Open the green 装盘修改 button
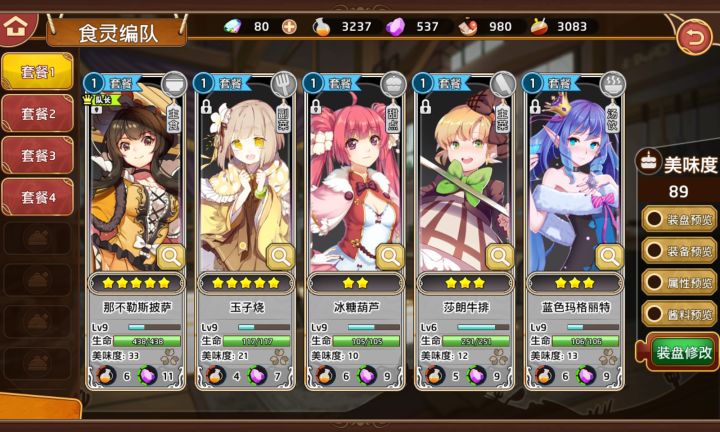 (683, 352)
